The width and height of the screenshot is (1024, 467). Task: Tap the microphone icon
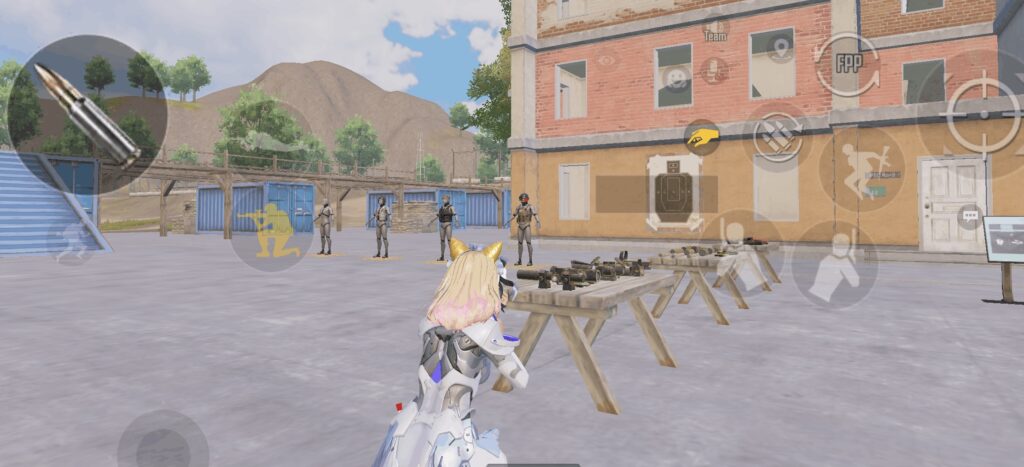coord(713,70)
